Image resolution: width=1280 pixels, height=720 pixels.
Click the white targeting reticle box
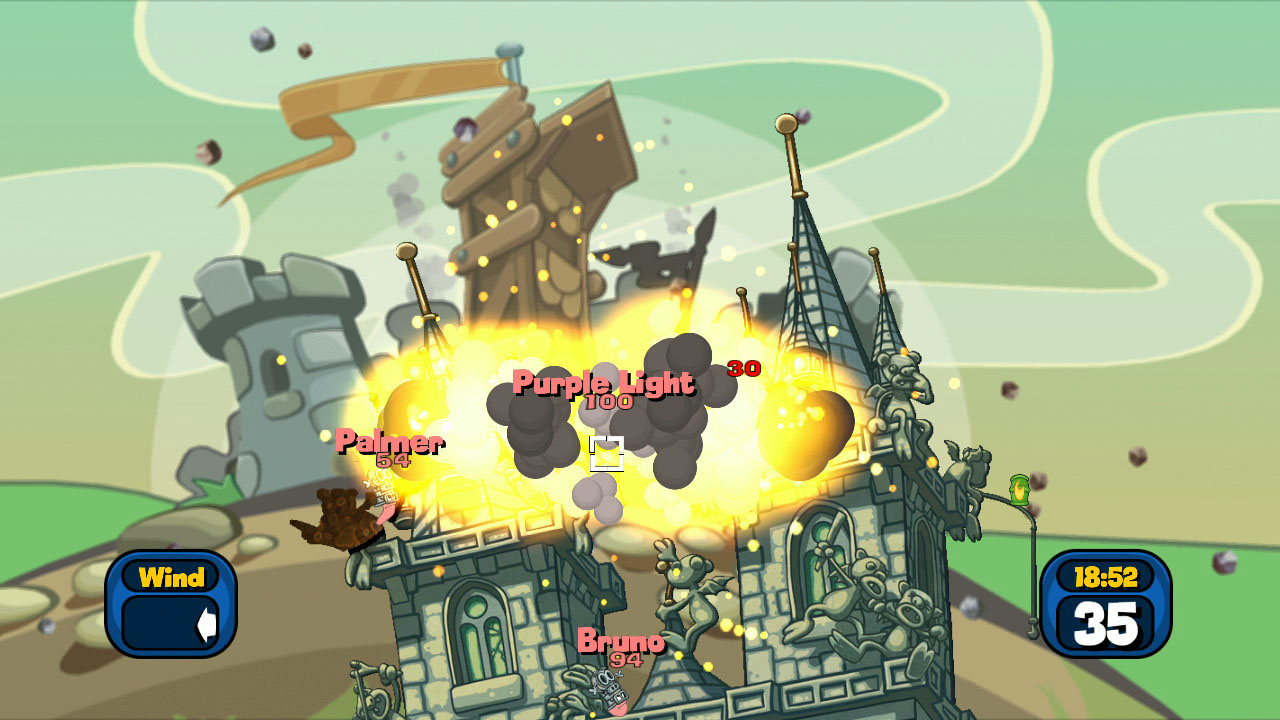(607, 454)
